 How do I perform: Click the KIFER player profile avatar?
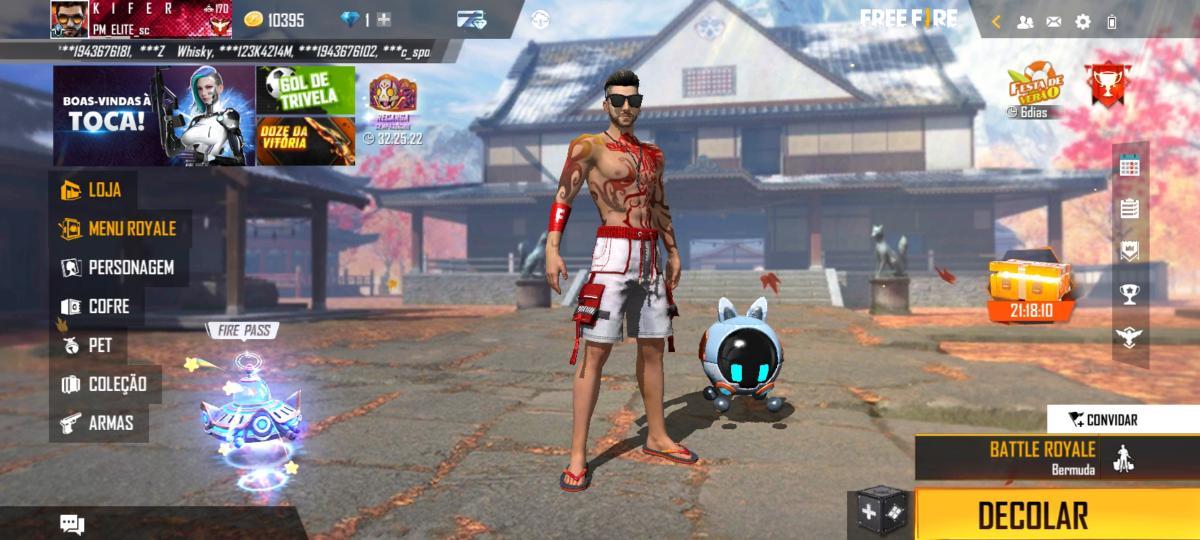click(x=68, y=19)
